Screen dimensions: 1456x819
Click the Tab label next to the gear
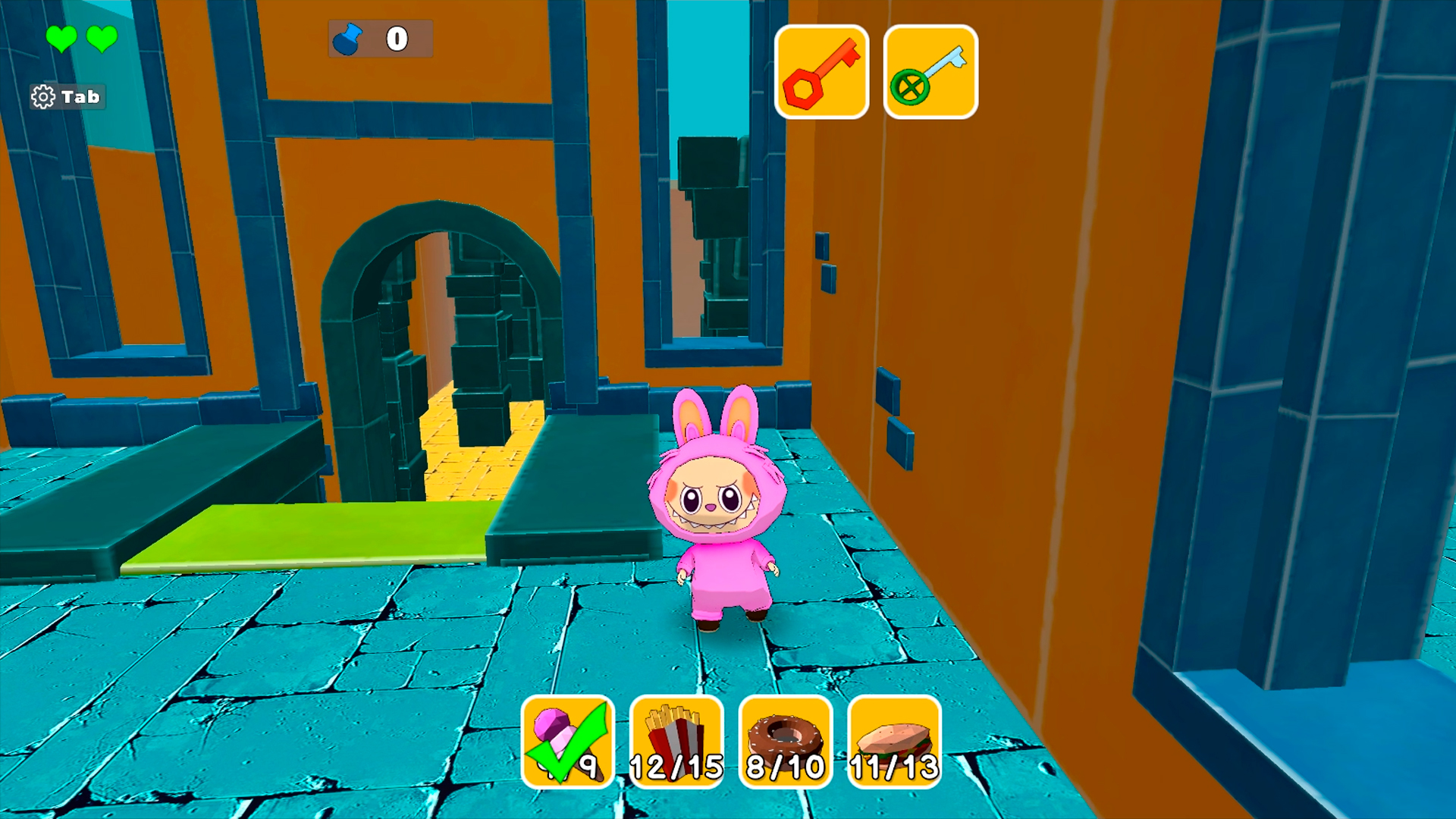click(x=80, y=96)
